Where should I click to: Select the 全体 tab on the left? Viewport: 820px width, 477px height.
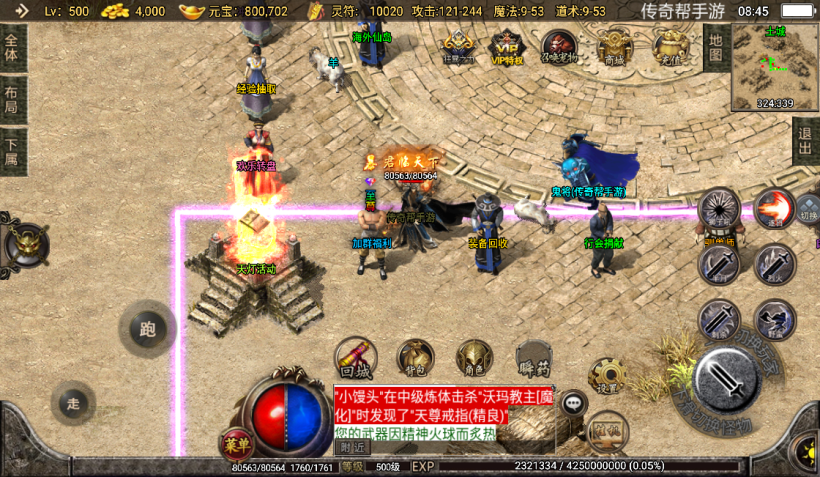pos(12,46)
